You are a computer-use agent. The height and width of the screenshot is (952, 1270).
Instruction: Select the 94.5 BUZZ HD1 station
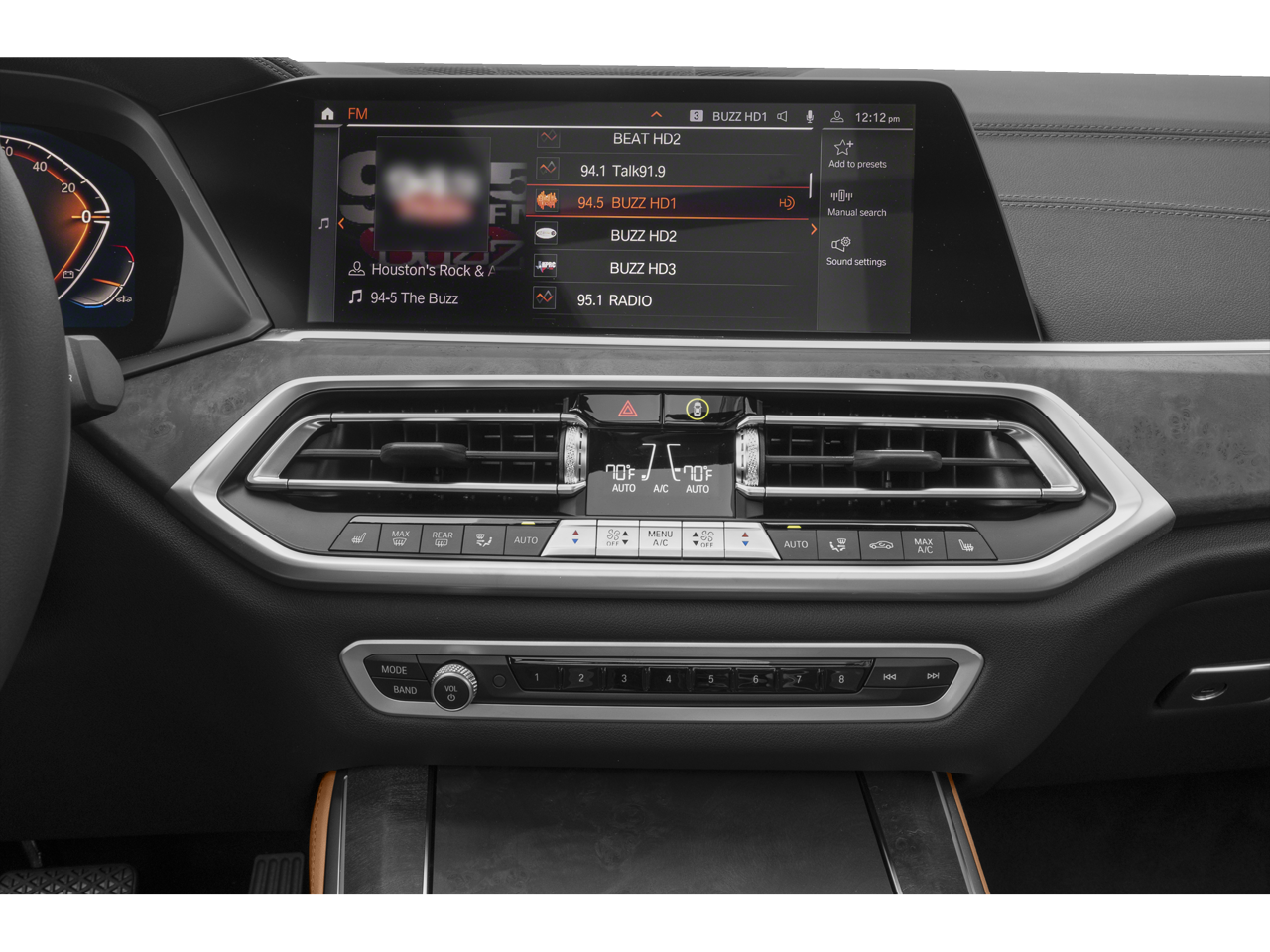coord(627,203)
